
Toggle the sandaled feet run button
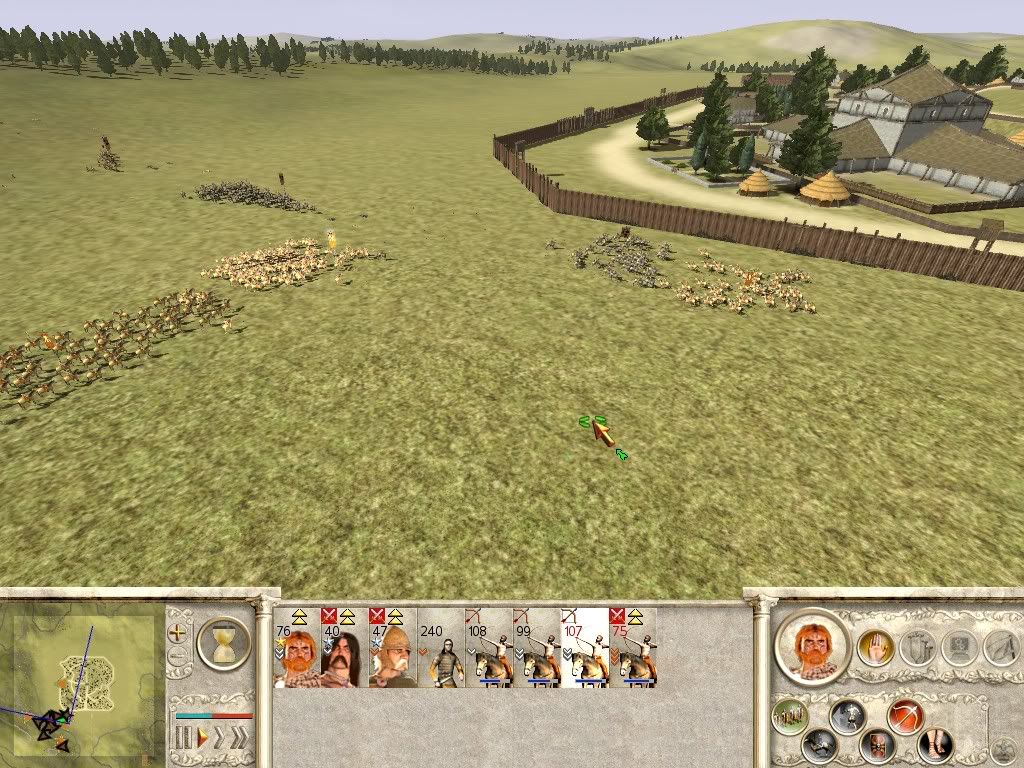point(935,744)
